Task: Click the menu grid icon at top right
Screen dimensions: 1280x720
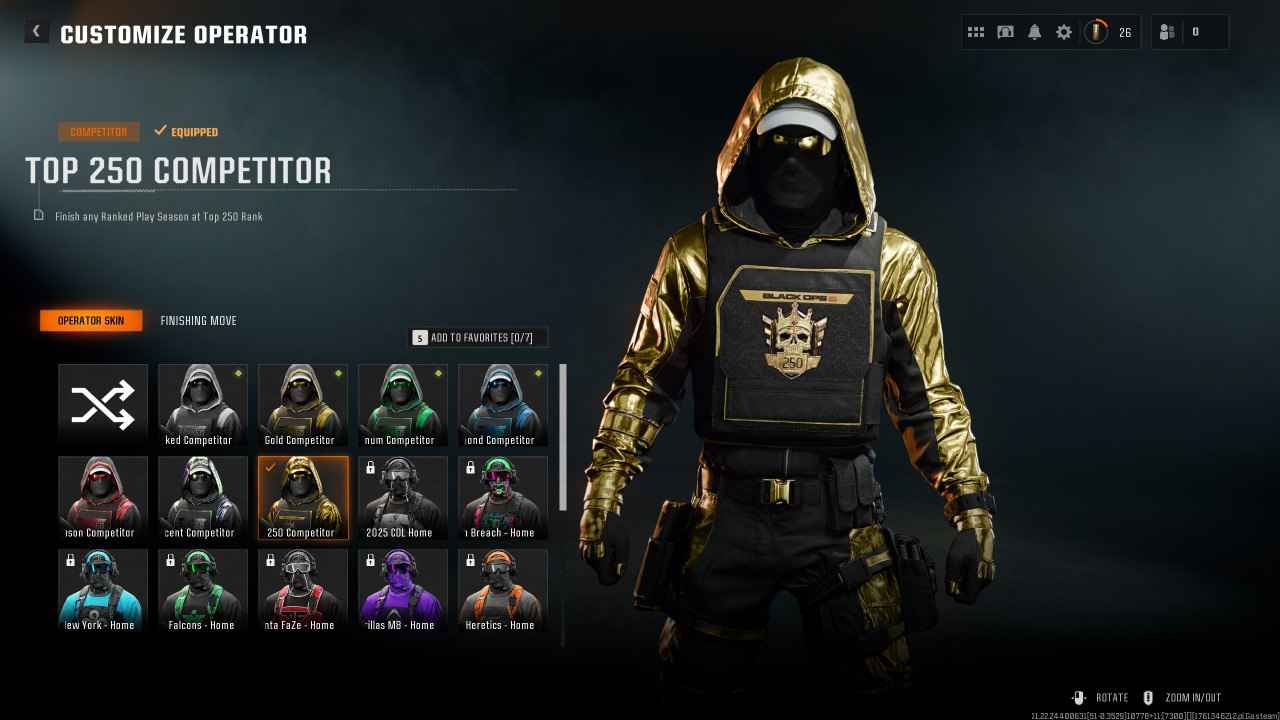Action: [x=976, y=31]
